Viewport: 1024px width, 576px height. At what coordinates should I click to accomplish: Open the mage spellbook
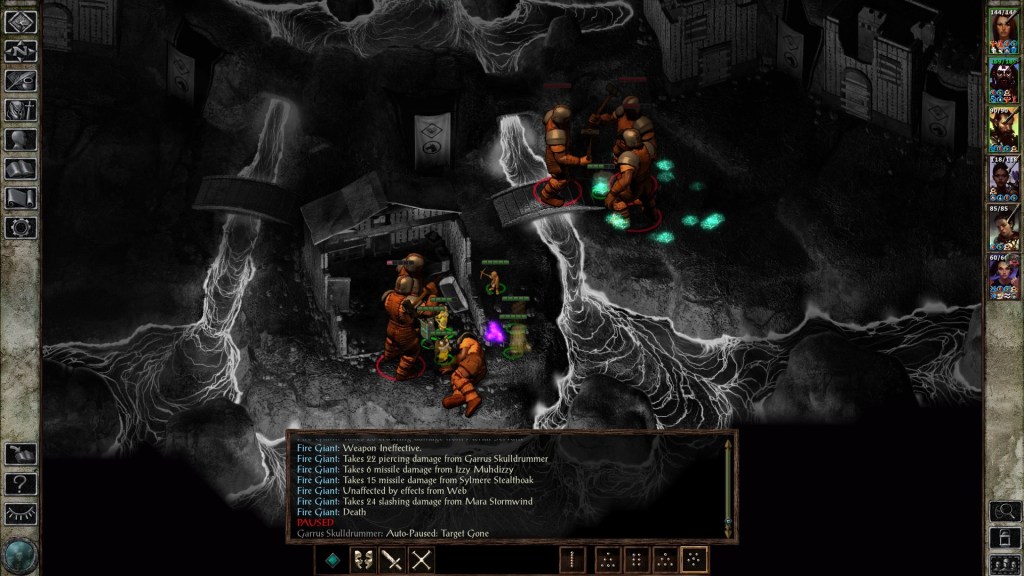tap(20, 169)
